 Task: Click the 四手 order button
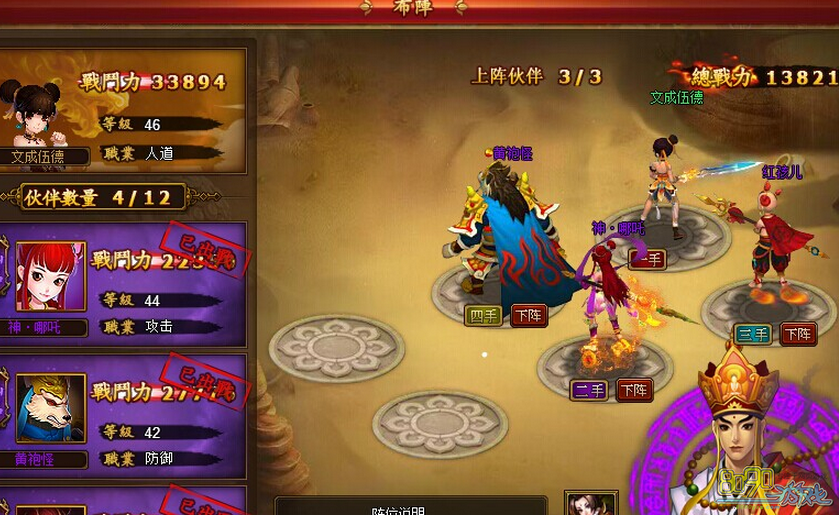tap(483, 316)
